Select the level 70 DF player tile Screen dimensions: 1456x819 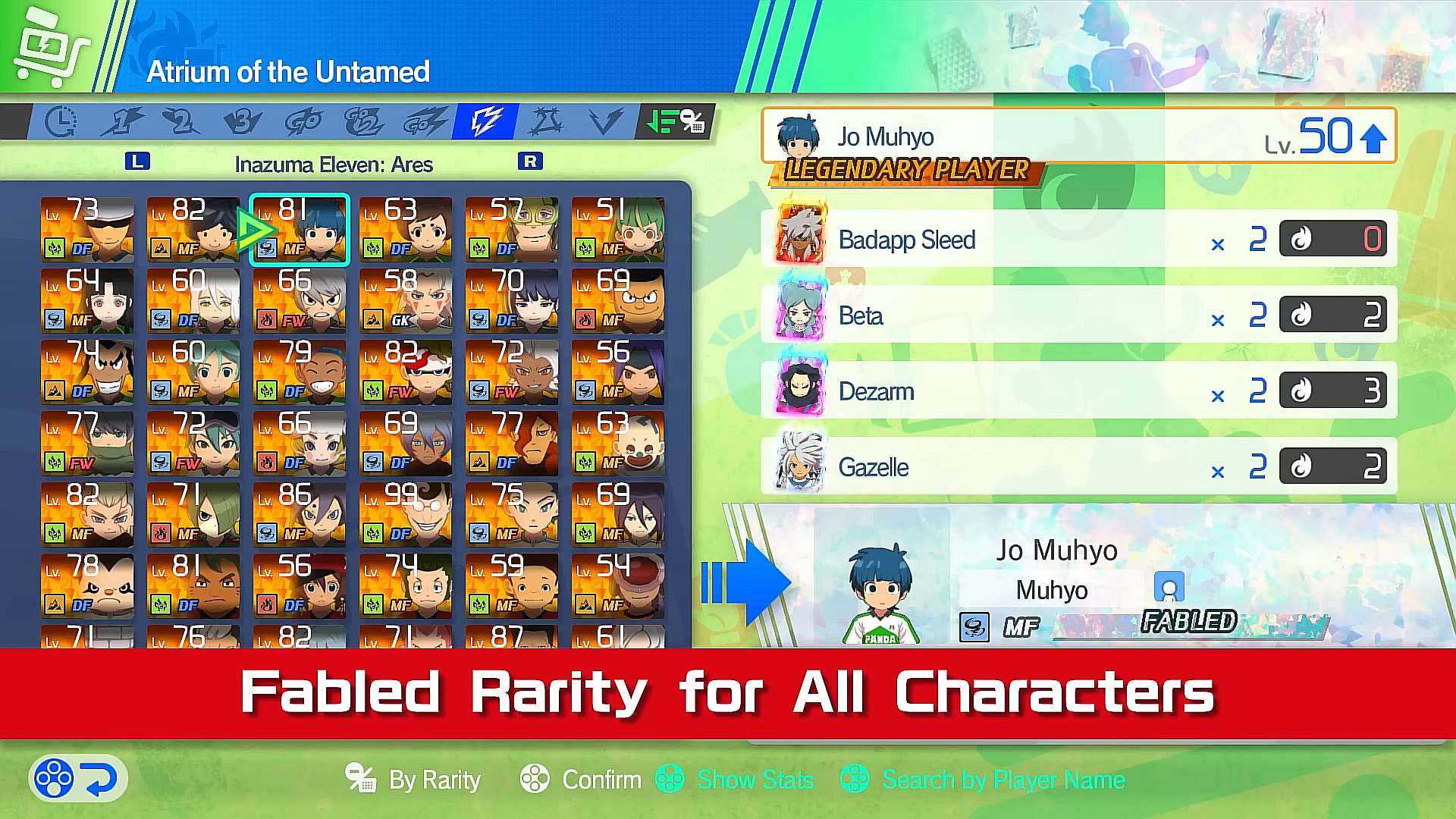coord(512,300)
